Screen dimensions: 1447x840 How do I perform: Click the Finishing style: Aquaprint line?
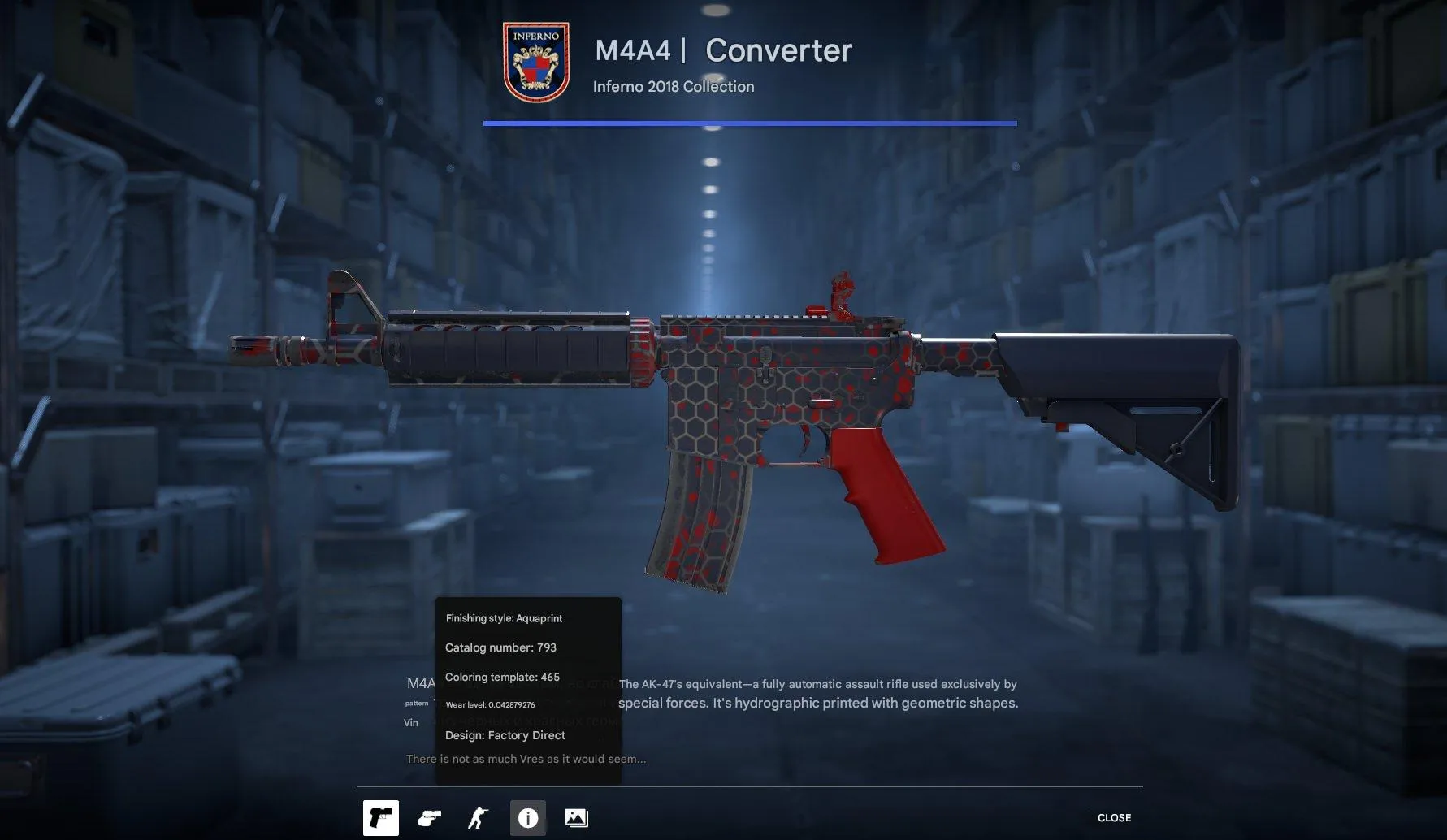coord(504,617)
